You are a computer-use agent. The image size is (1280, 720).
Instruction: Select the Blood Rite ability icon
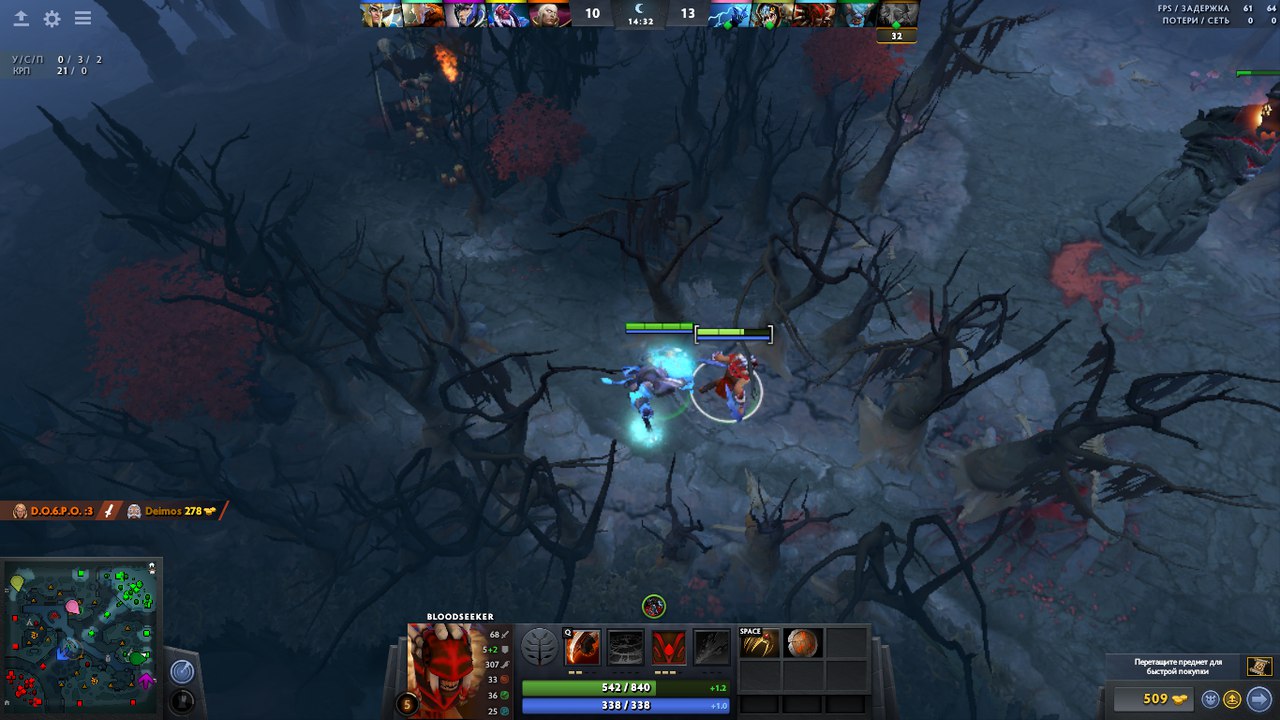coord(626,647)
